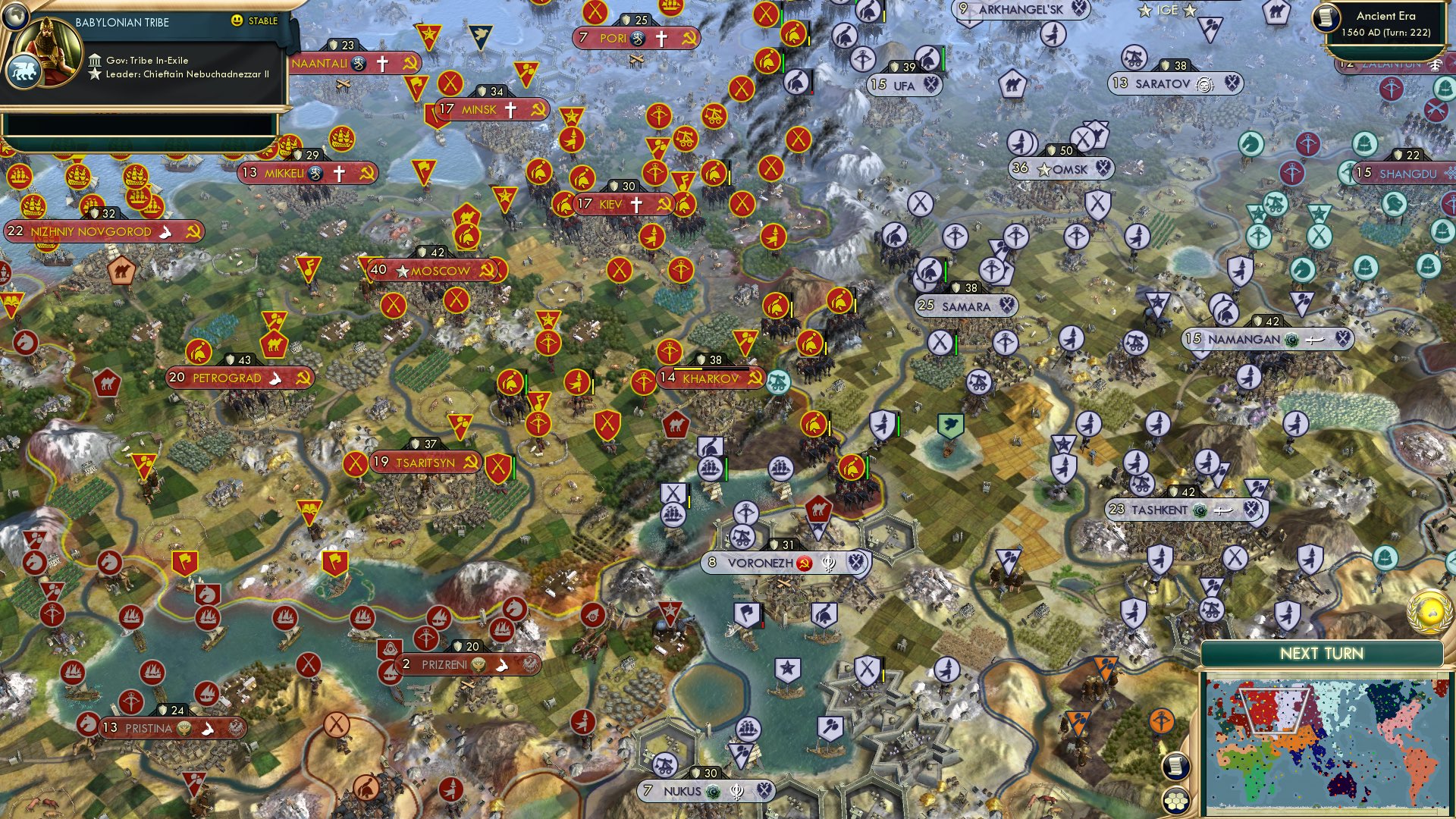The width and height of the screenshot is (1456, 819).
Task: Click Tashkent's city banner
Action: [1157, 510]
